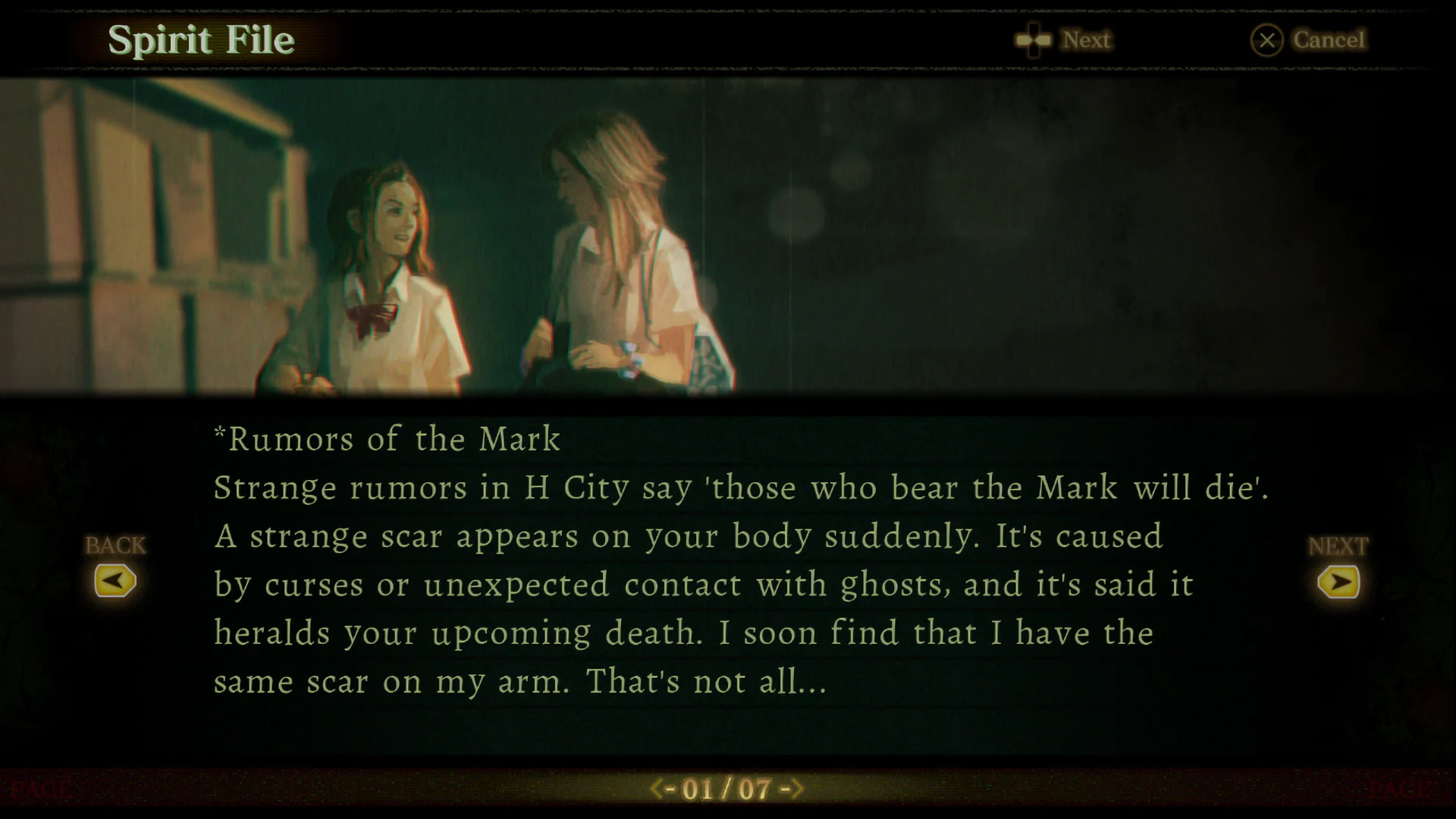Click the NEXT text label
The height and width of the screenshot is (819, 1456).
pos(1338,544)
